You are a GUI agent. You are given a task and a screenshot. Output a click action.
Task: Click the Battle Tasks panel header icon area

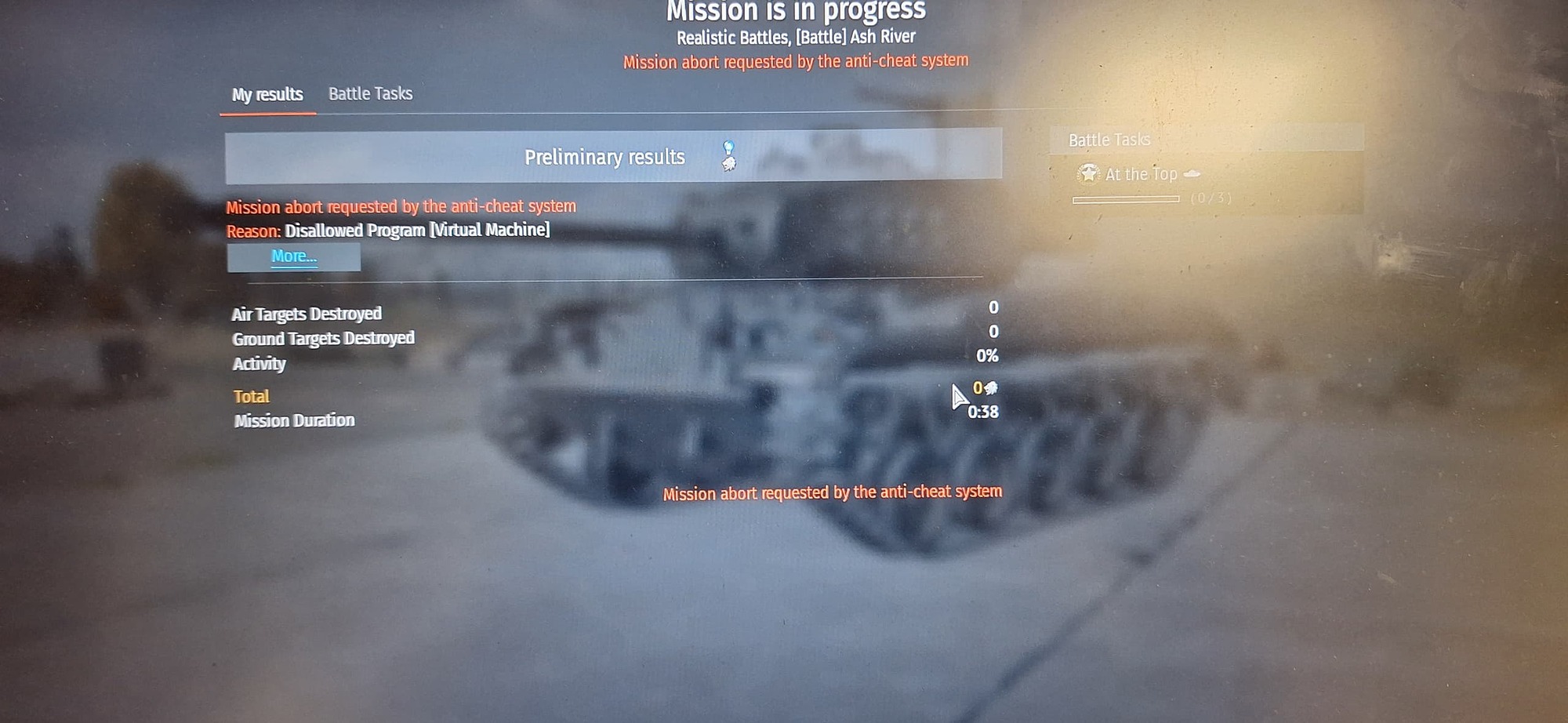click(x=1109, y=140)
